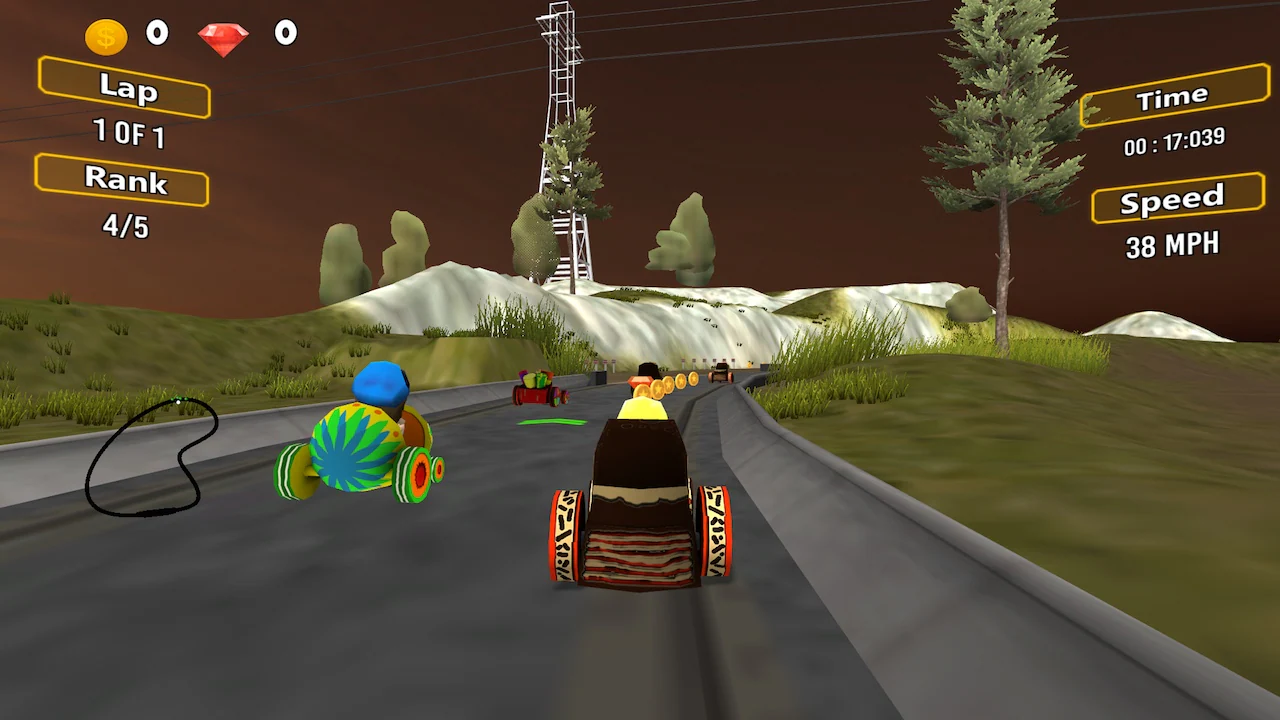
Task: Click the red gem counter icon
Action: point(224,36)
